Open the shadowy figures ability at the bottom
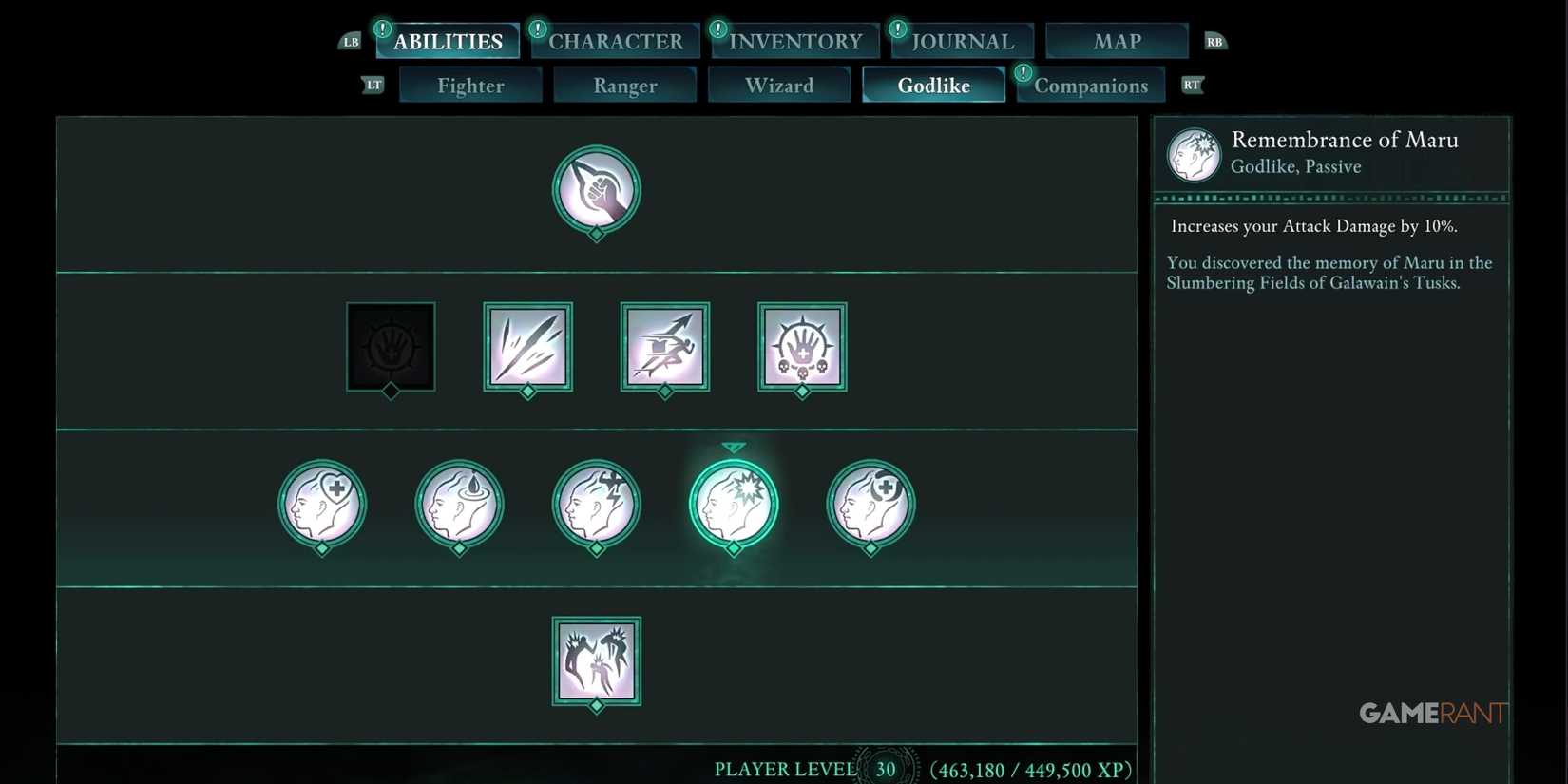Image resolution: width=1568 pixels, height=784 pixels. 596,662
